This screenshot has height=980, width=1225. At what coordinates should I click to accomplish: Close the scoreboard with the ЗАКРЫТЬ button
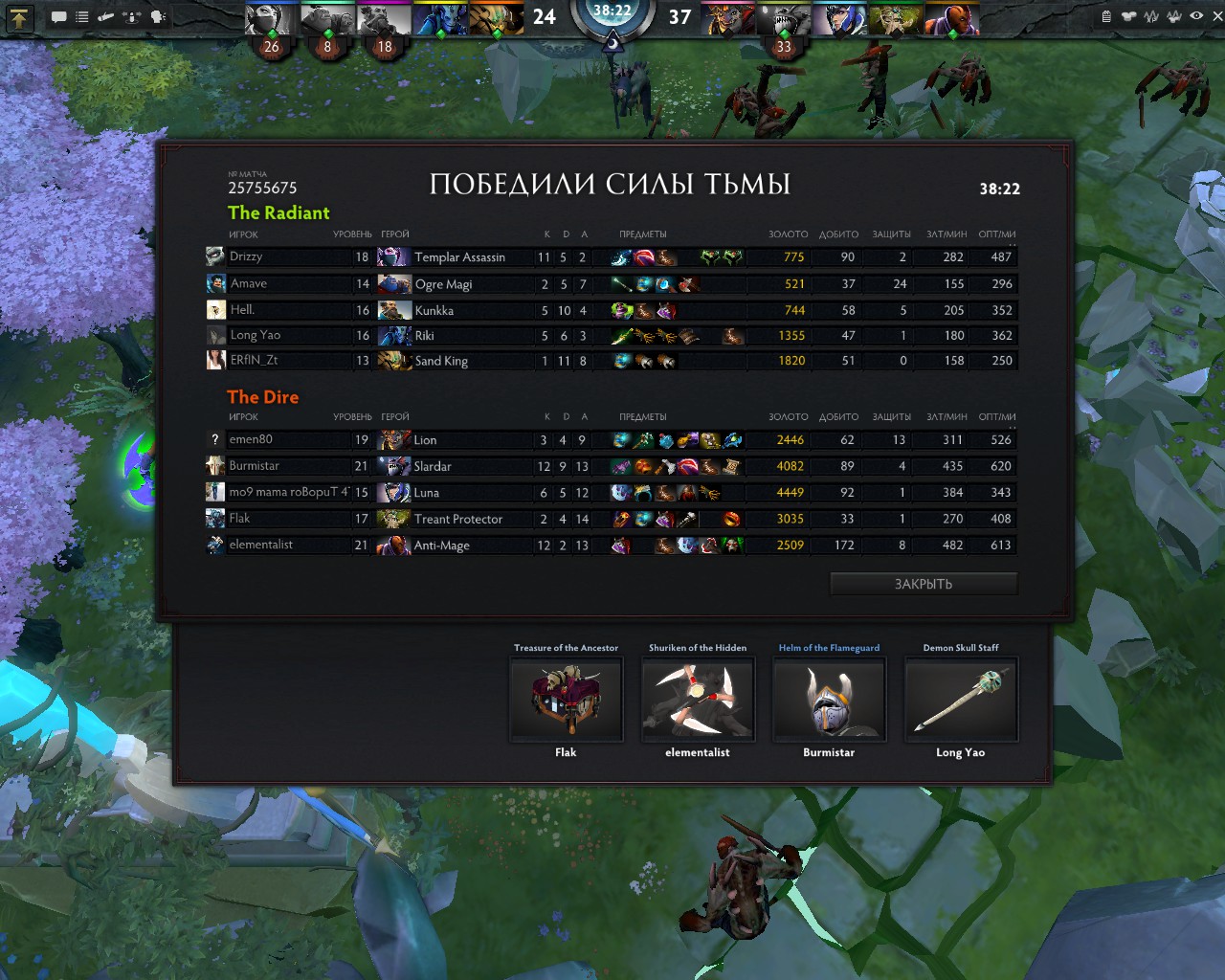[923, 584]
